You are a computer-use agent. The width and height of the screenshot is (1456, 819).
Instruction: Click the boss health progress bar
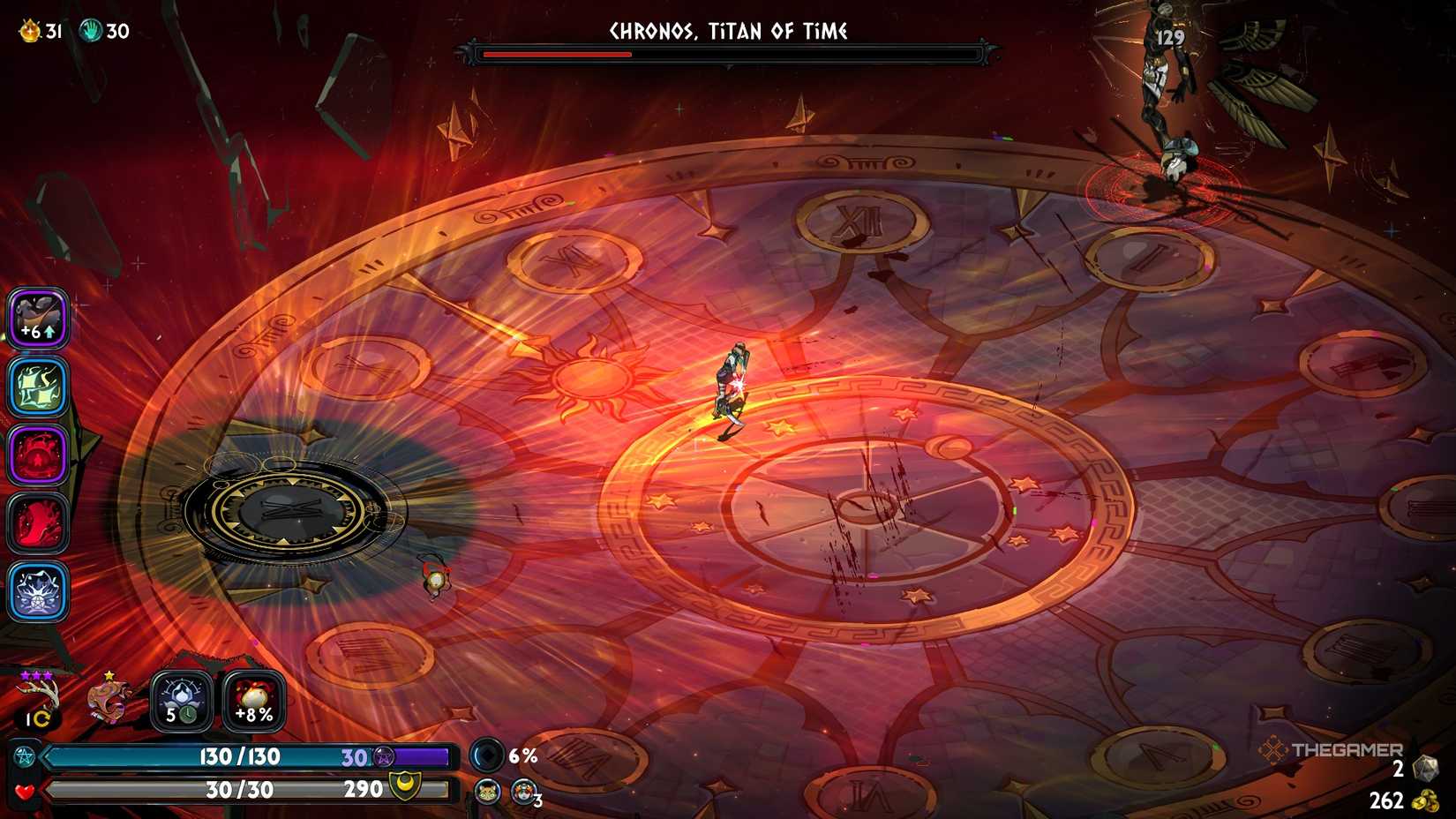click(x=727, y=54)
